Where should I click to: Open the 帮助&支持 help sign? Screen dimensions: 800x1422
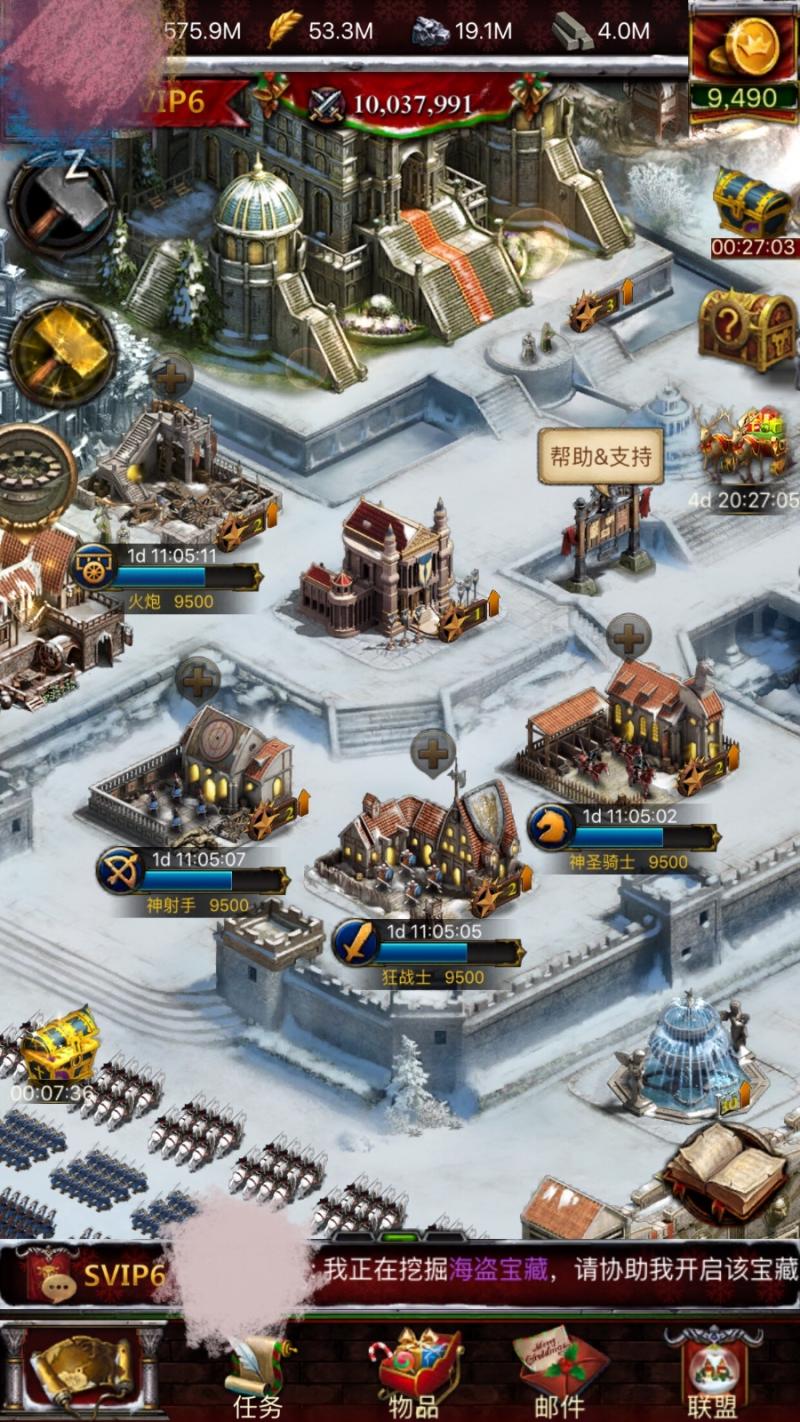(x=601, y=458)
